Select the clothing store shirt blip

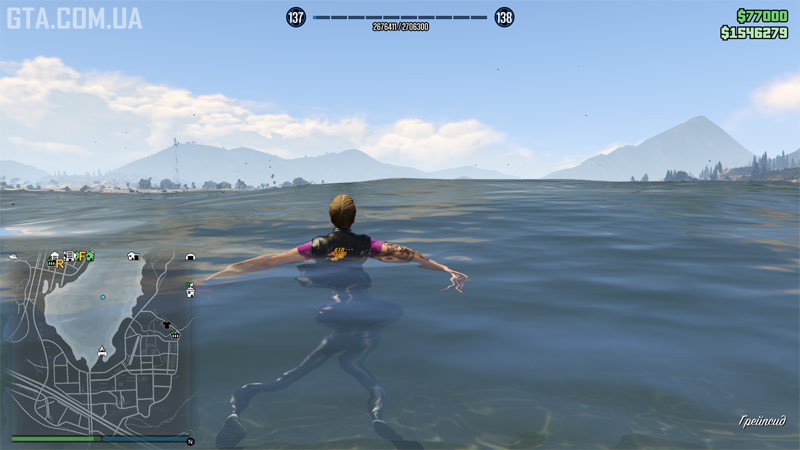click(166, 325)
